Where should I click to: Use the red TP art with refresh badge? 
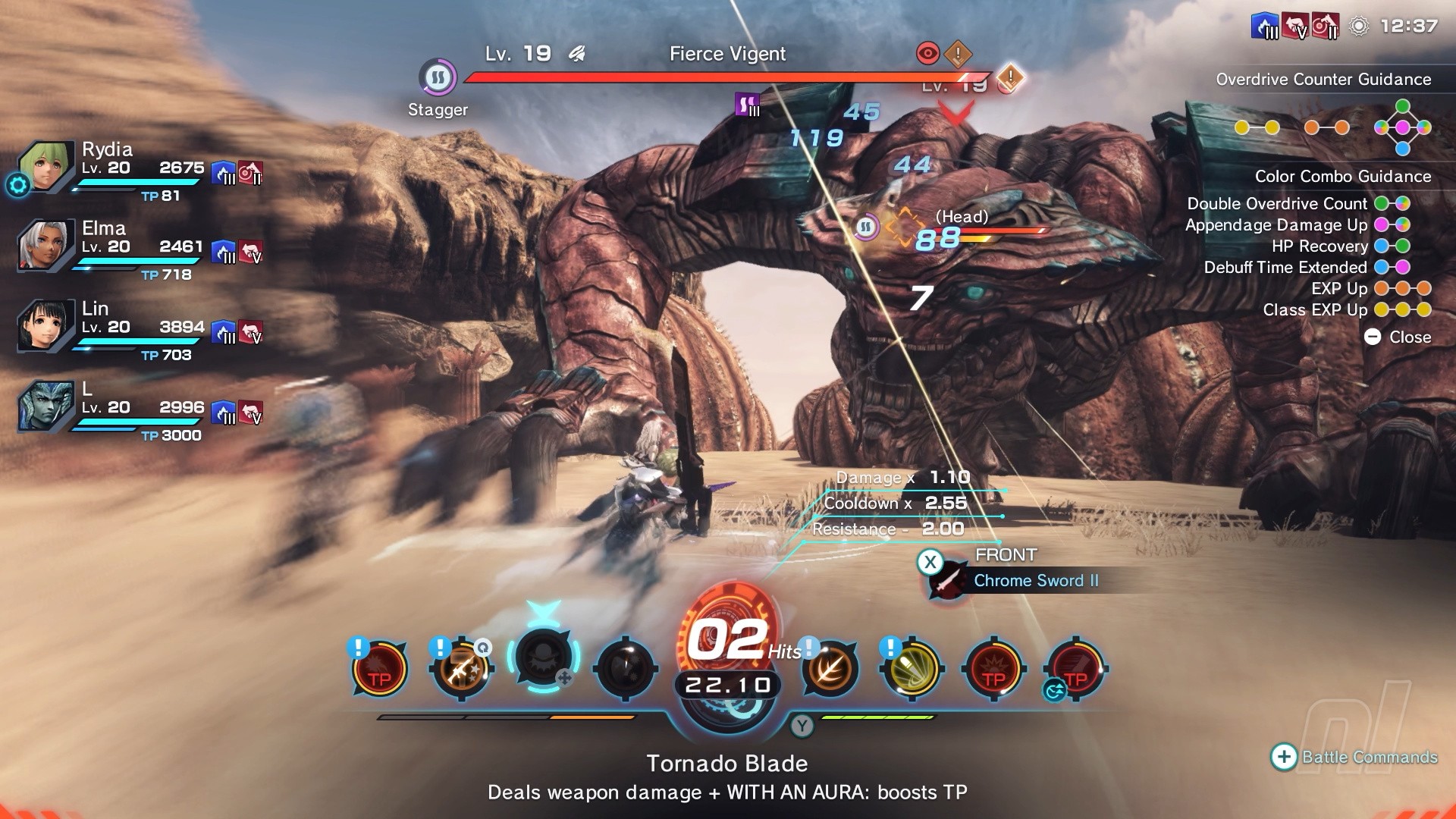click(1075, 669)
